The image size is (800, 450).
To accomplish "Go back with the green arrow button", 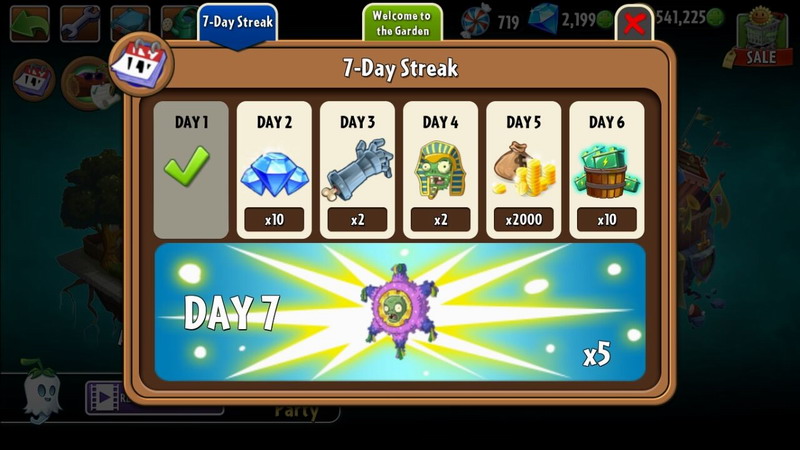I will click(x=29, y=23).
